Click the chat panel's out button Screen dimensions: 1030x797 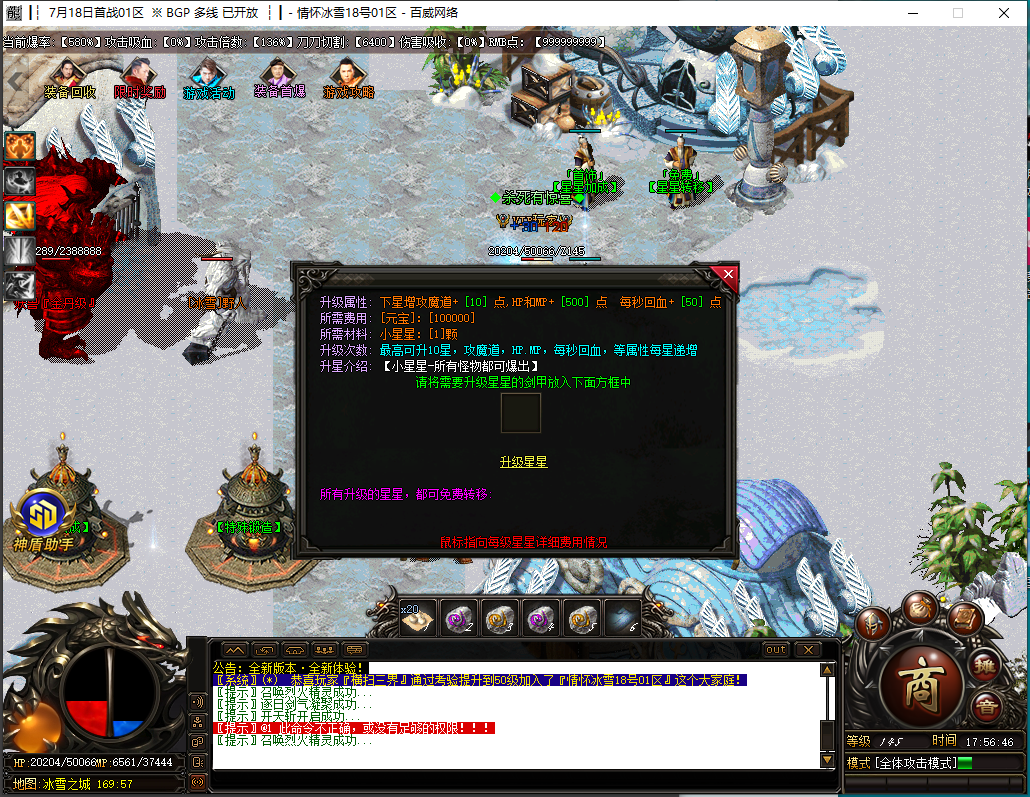point(776,650)
